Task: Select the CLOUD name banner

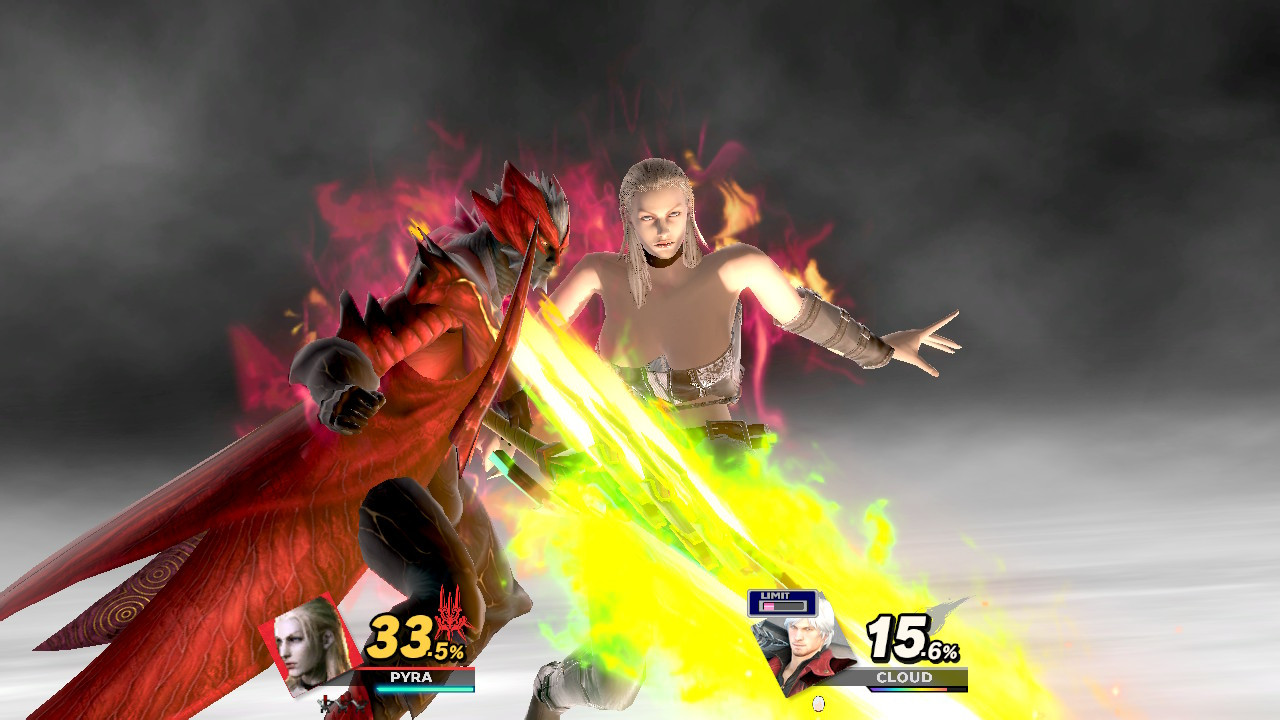Action: [x=904, y=676]
